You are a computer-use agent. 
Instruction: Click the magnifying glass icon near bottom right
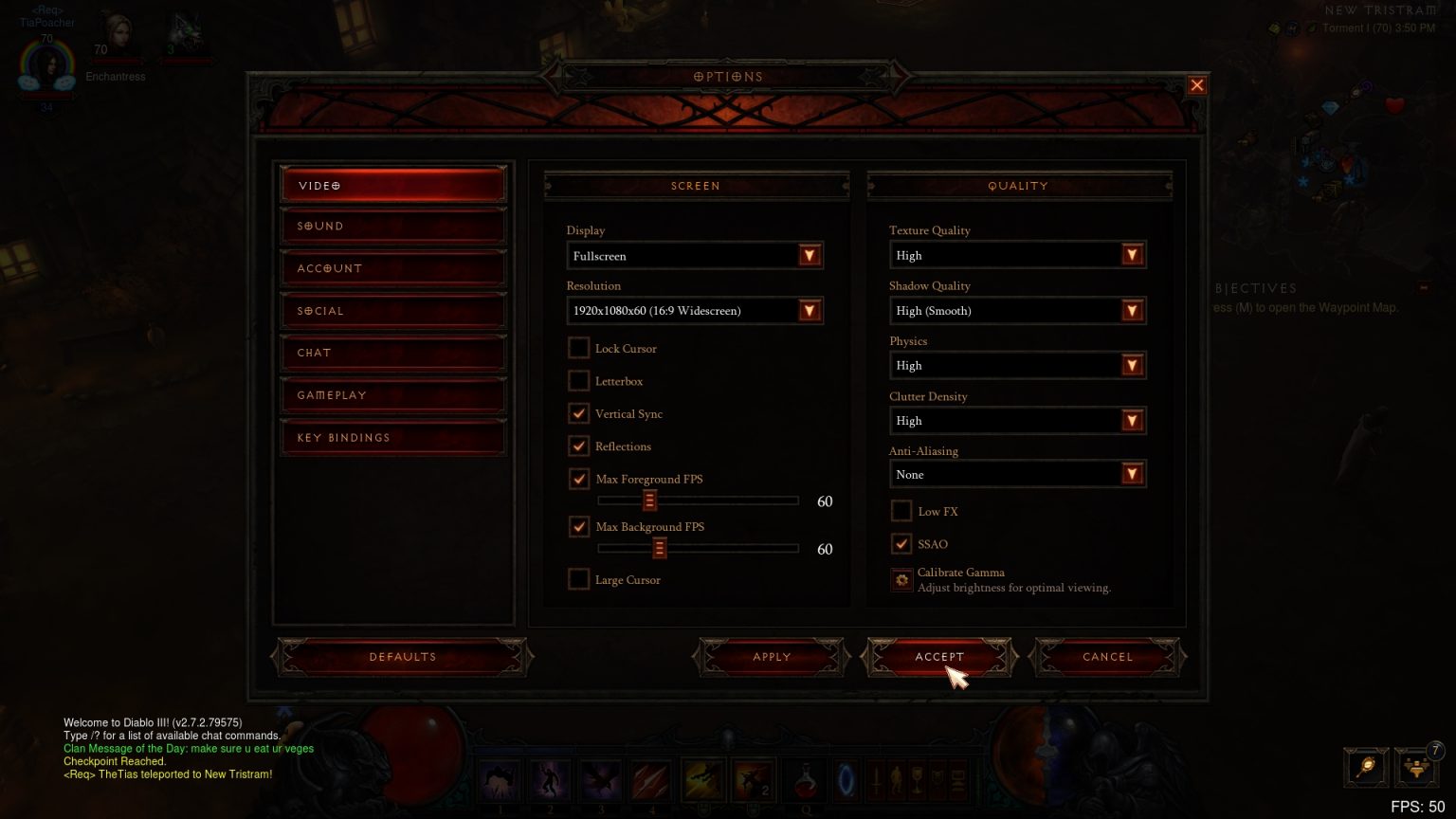(x=1365, y=767)
